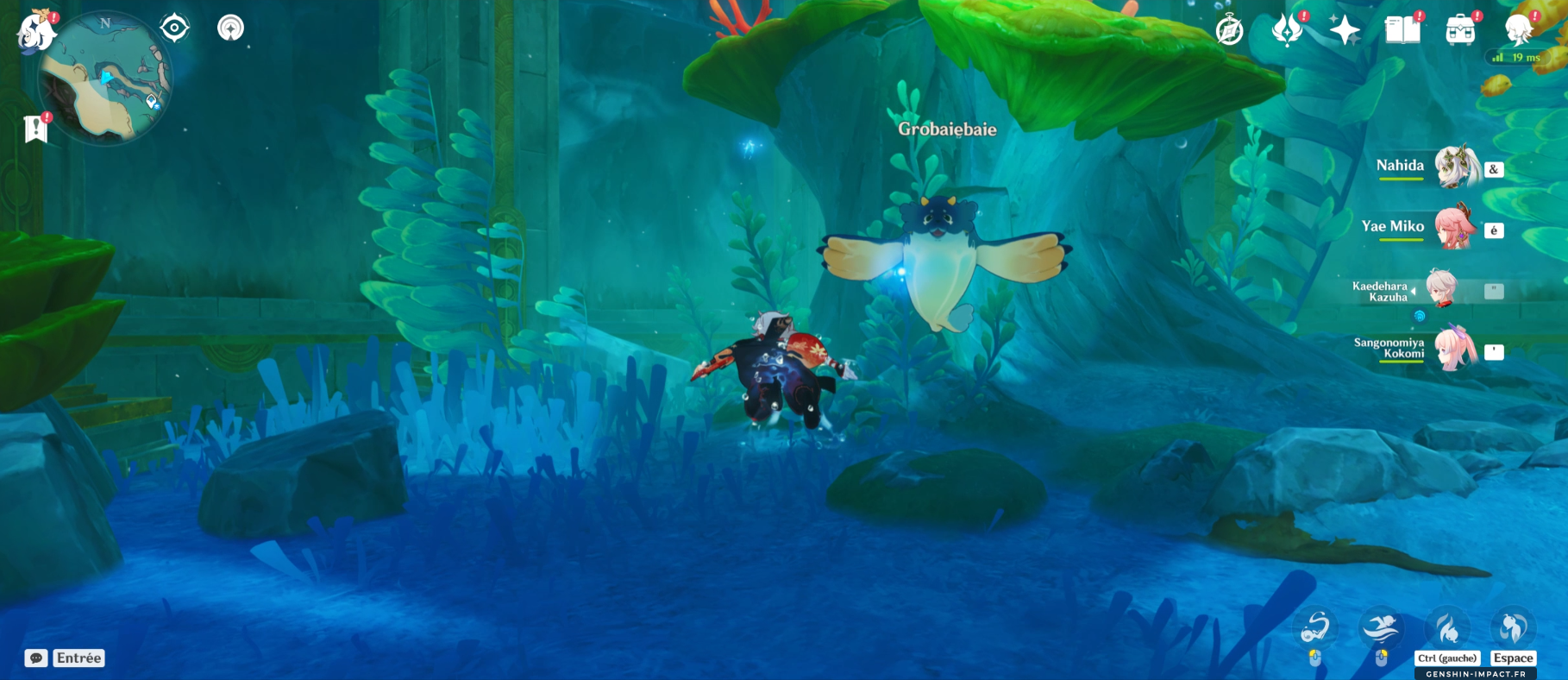The height and width of the screenshot is (680, 1568).
Task: Switch to Nahida in the party list
Action: click(1455, 166)
